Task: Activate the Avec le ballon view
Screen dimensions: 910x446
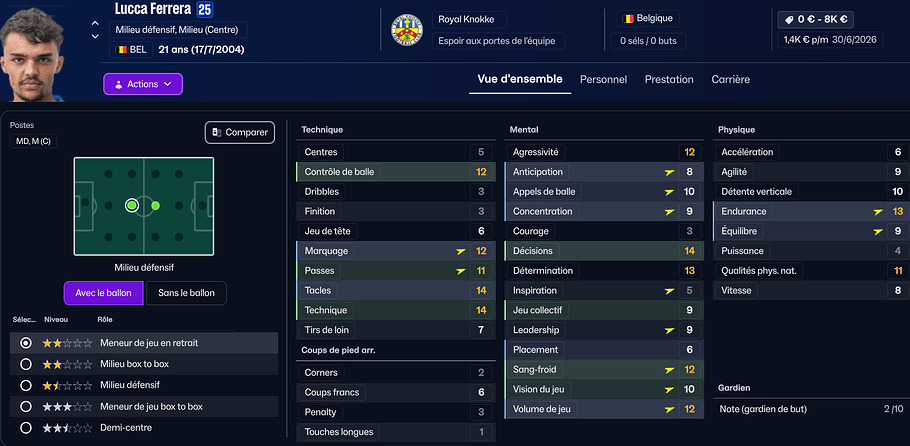Action: pyautogui.click(x=103, y=293)
